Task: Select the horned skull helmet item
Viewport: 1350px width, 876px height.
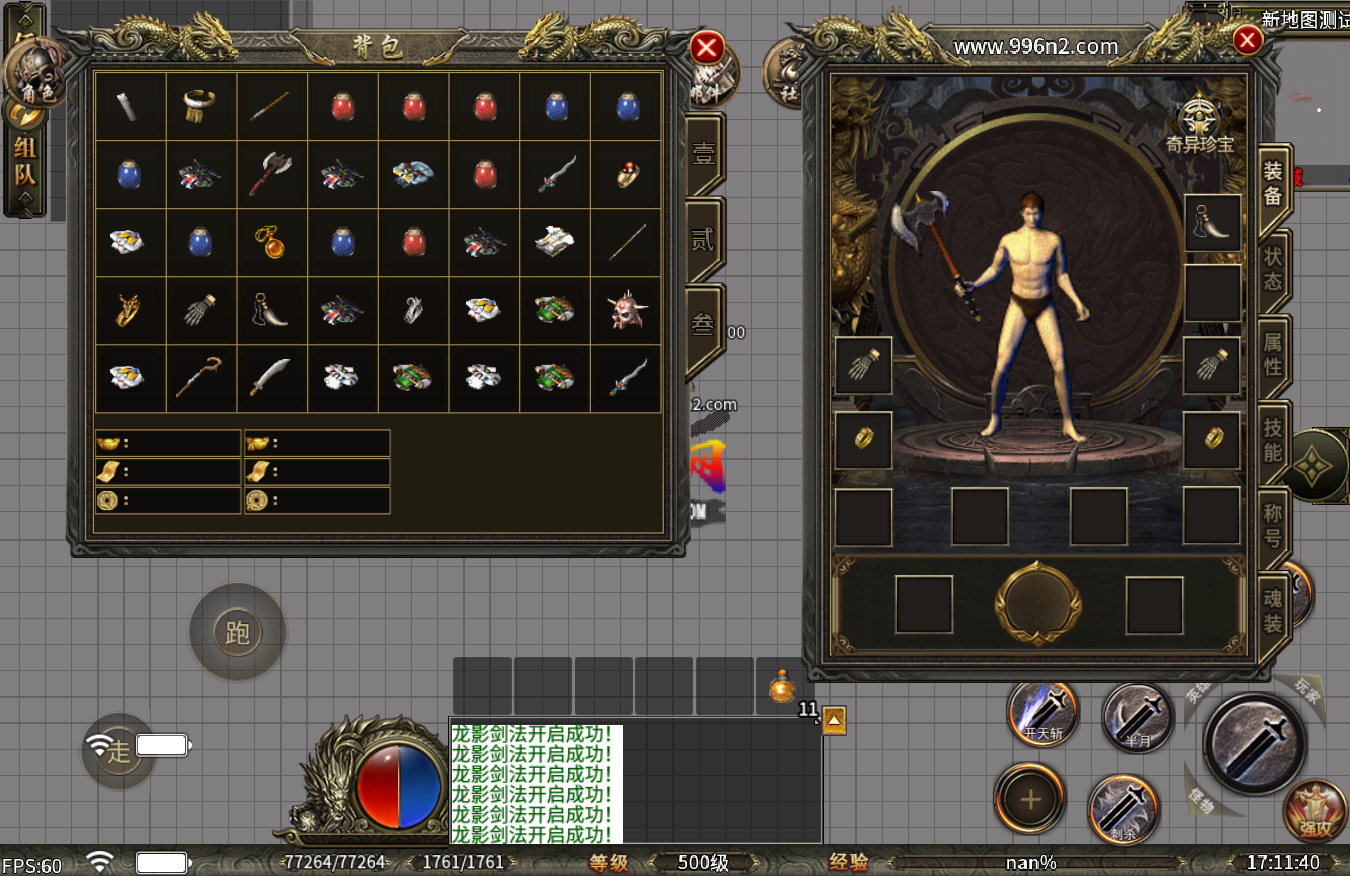Action: click(627, 311)
